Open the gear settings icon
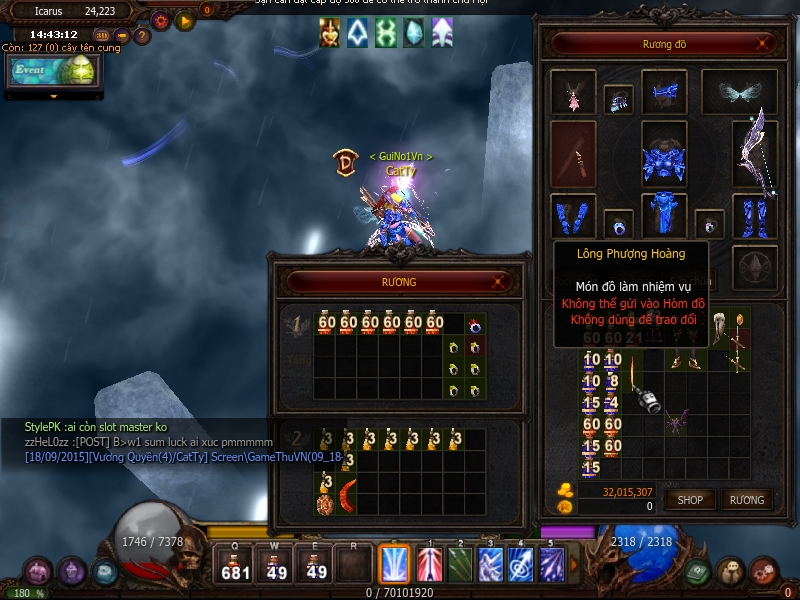This screenshot has height=600, width=800. click(160, 19)
